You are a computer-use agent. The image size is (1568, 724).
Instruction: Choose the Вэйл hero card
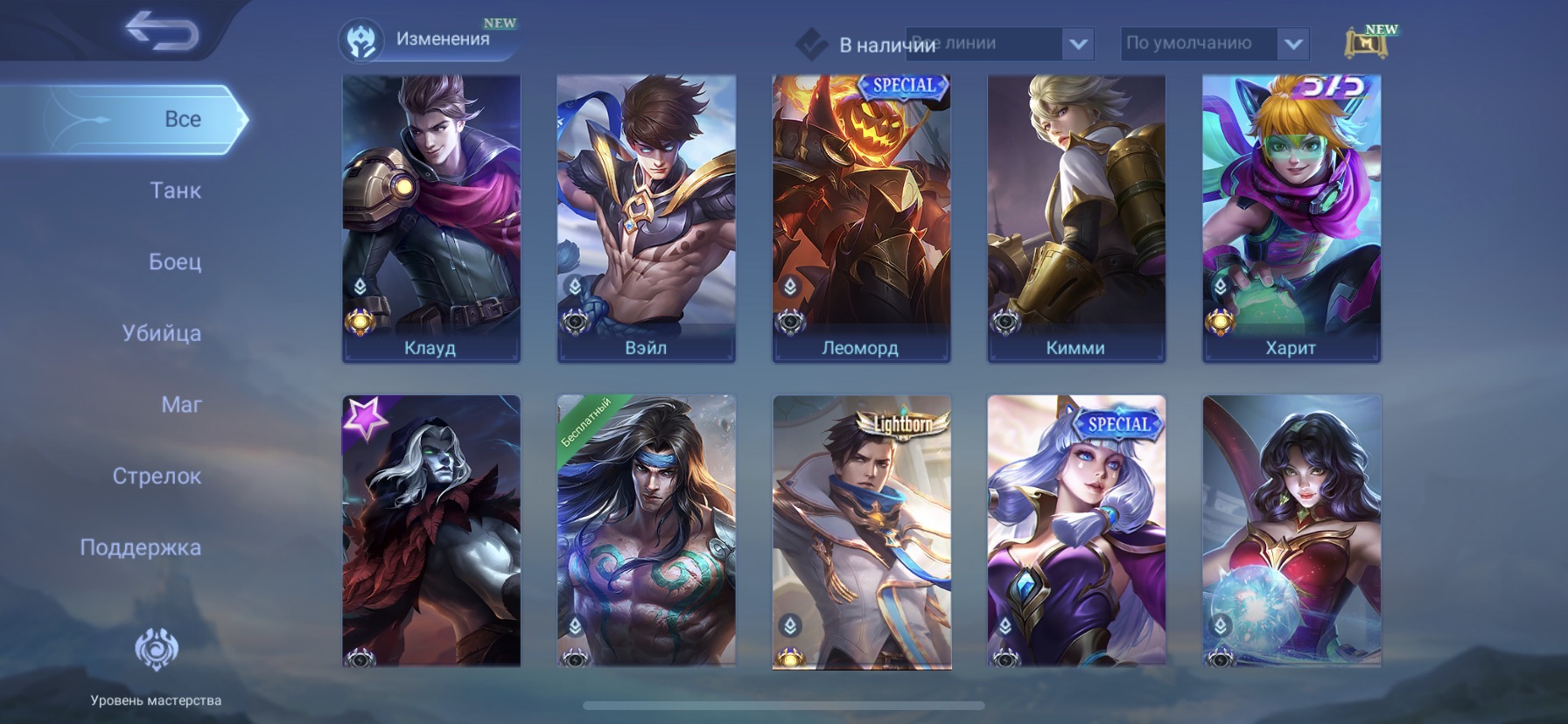coord(647,218)
